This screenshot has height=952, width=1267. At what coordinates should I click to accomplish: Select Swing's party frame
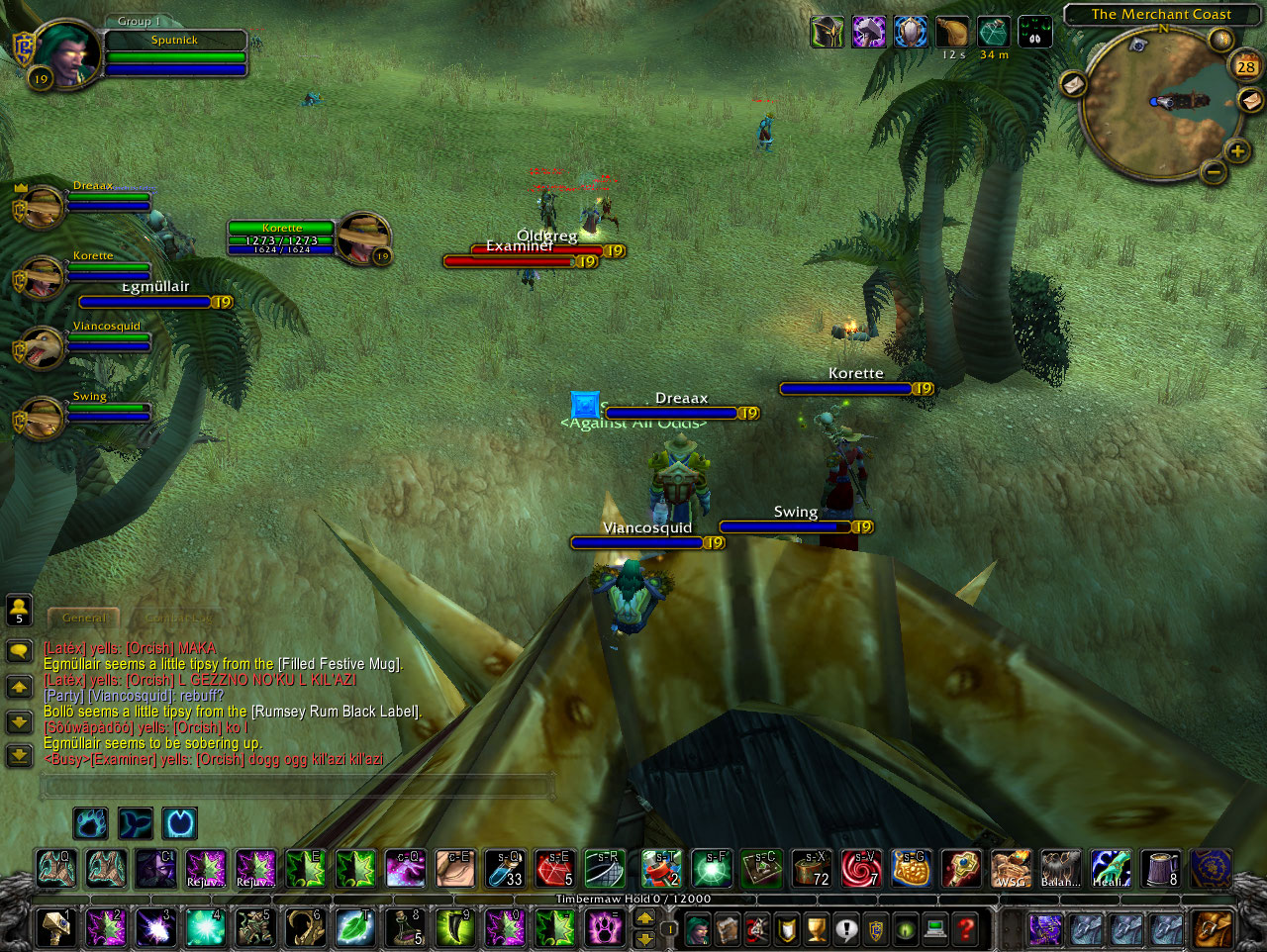42,417
